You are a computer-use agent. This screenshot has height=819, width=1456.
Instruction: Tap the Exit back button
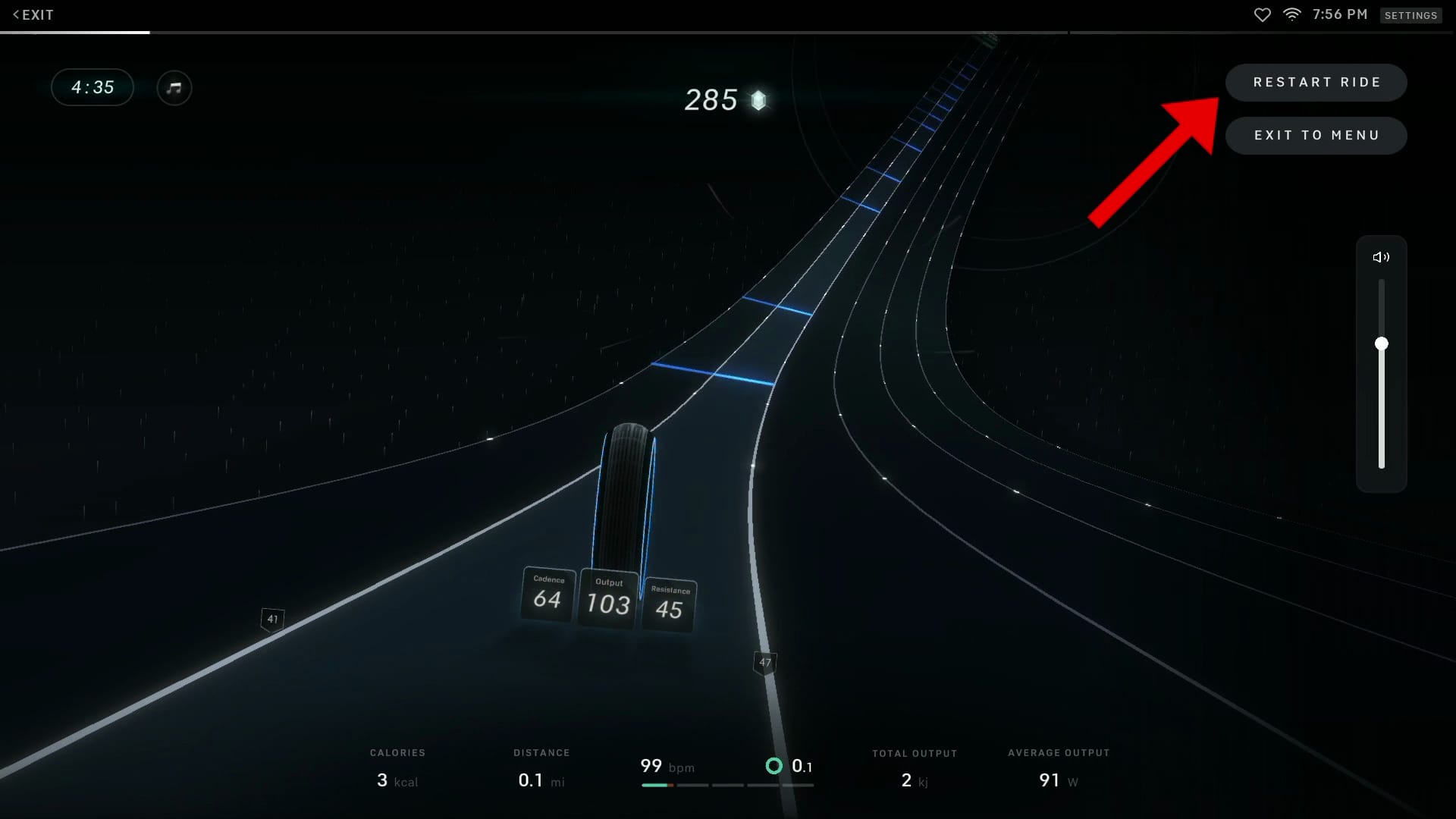(33, 15)
